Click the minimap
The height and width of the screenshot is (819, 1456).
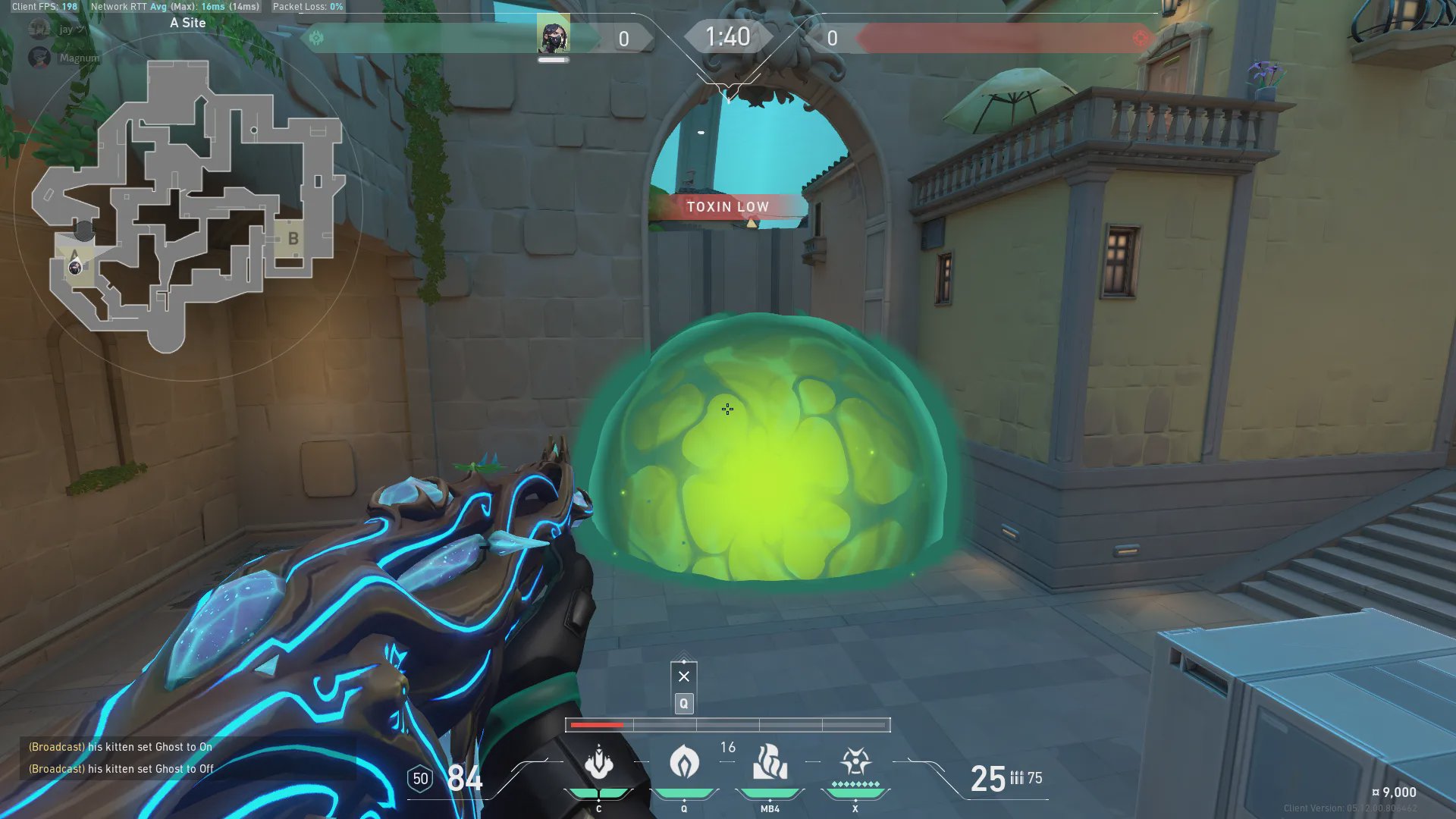point(188,206)
